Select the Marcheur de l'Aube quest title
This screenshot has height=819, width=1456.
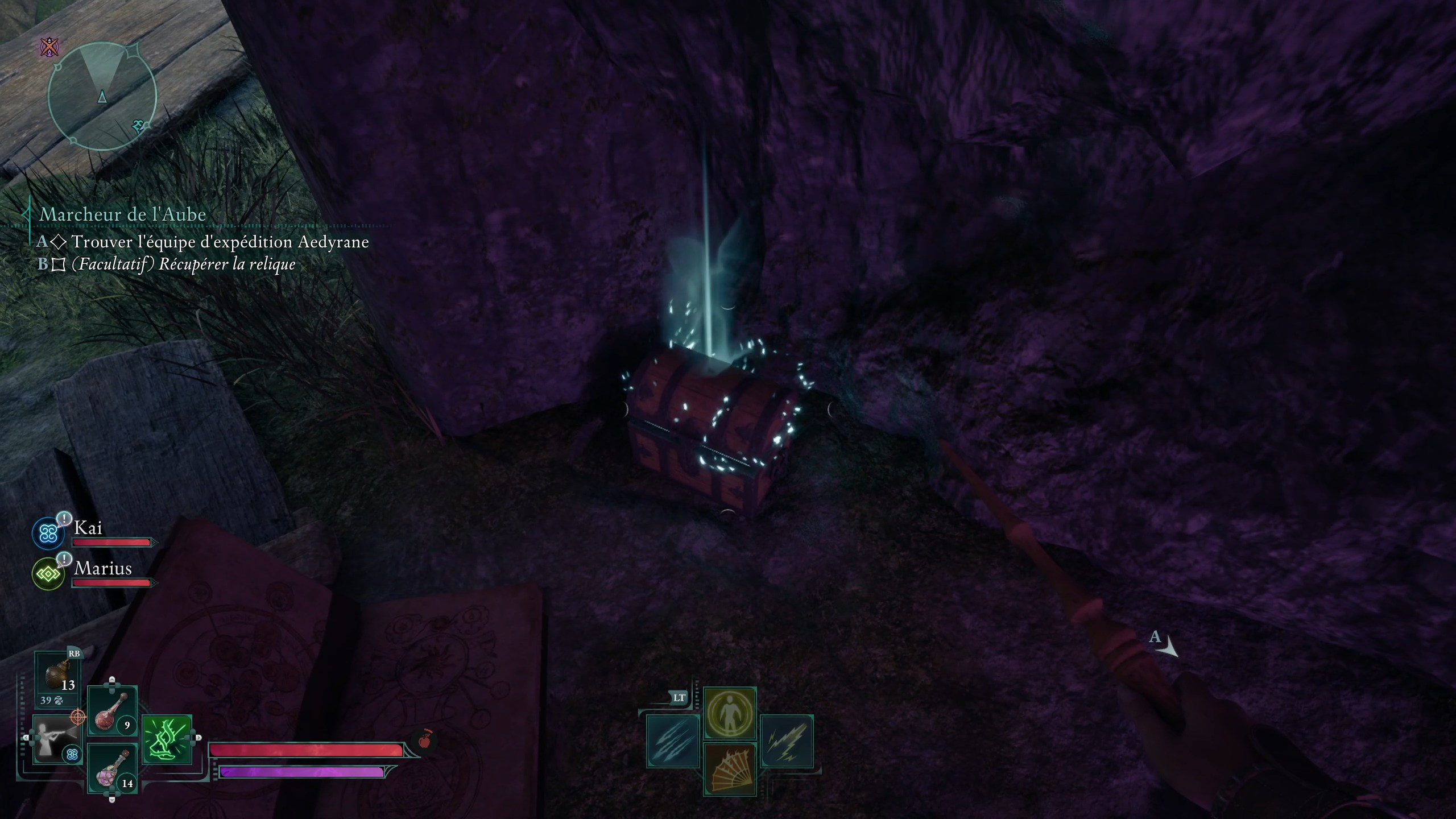122,214
